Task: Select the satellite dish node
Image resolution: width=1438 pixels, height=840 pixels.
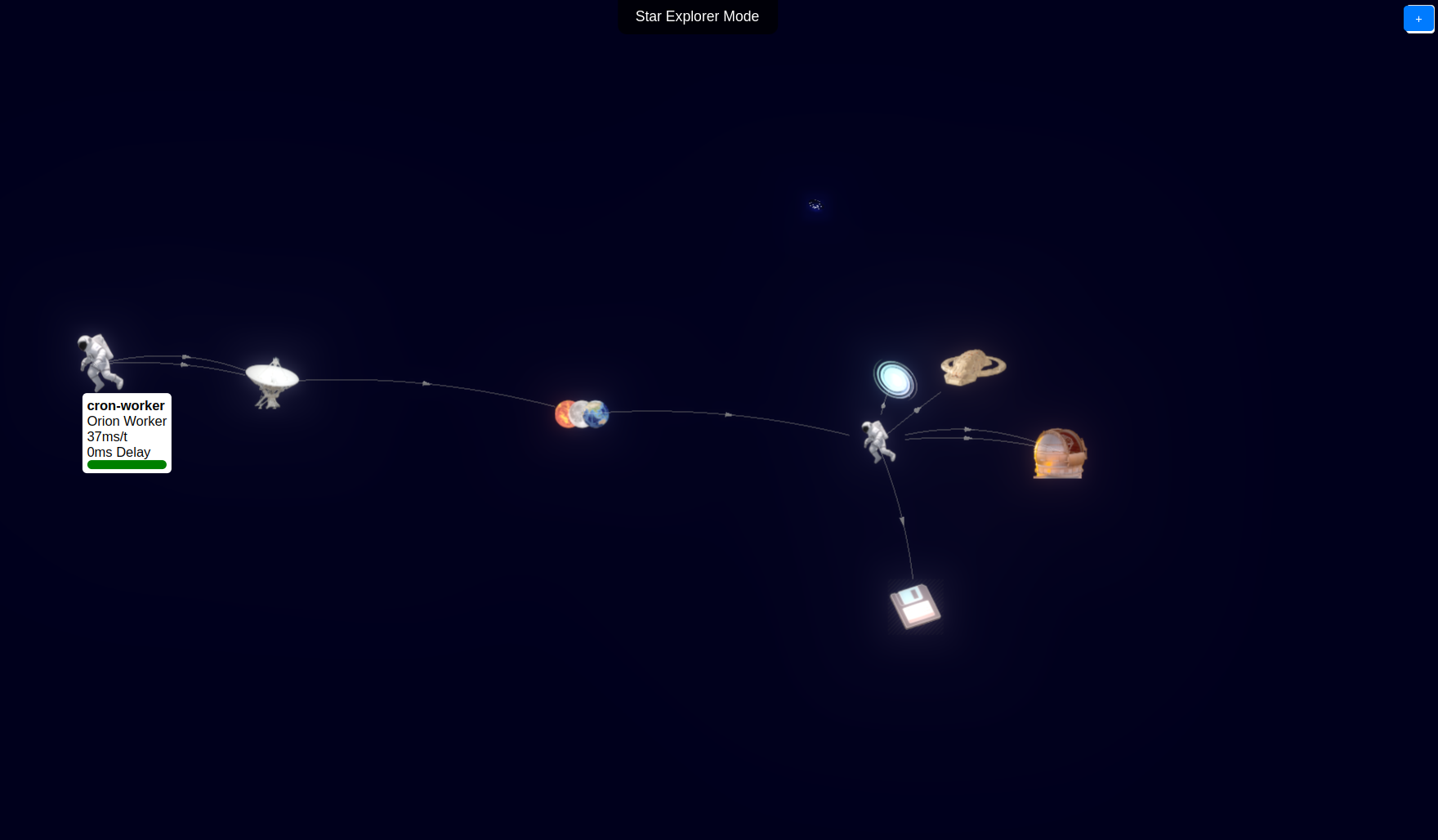Action: click(x=272, y=381)
